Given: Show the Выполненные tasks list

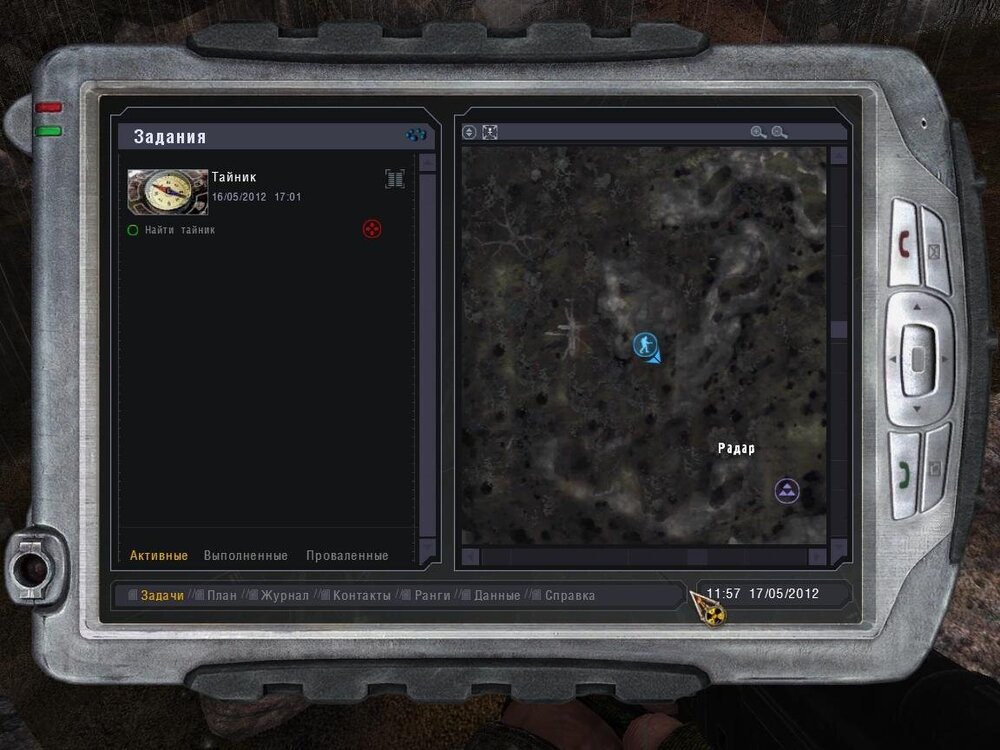Looking at the screenshot, I should pyautogui.click(x=246, y=556).
